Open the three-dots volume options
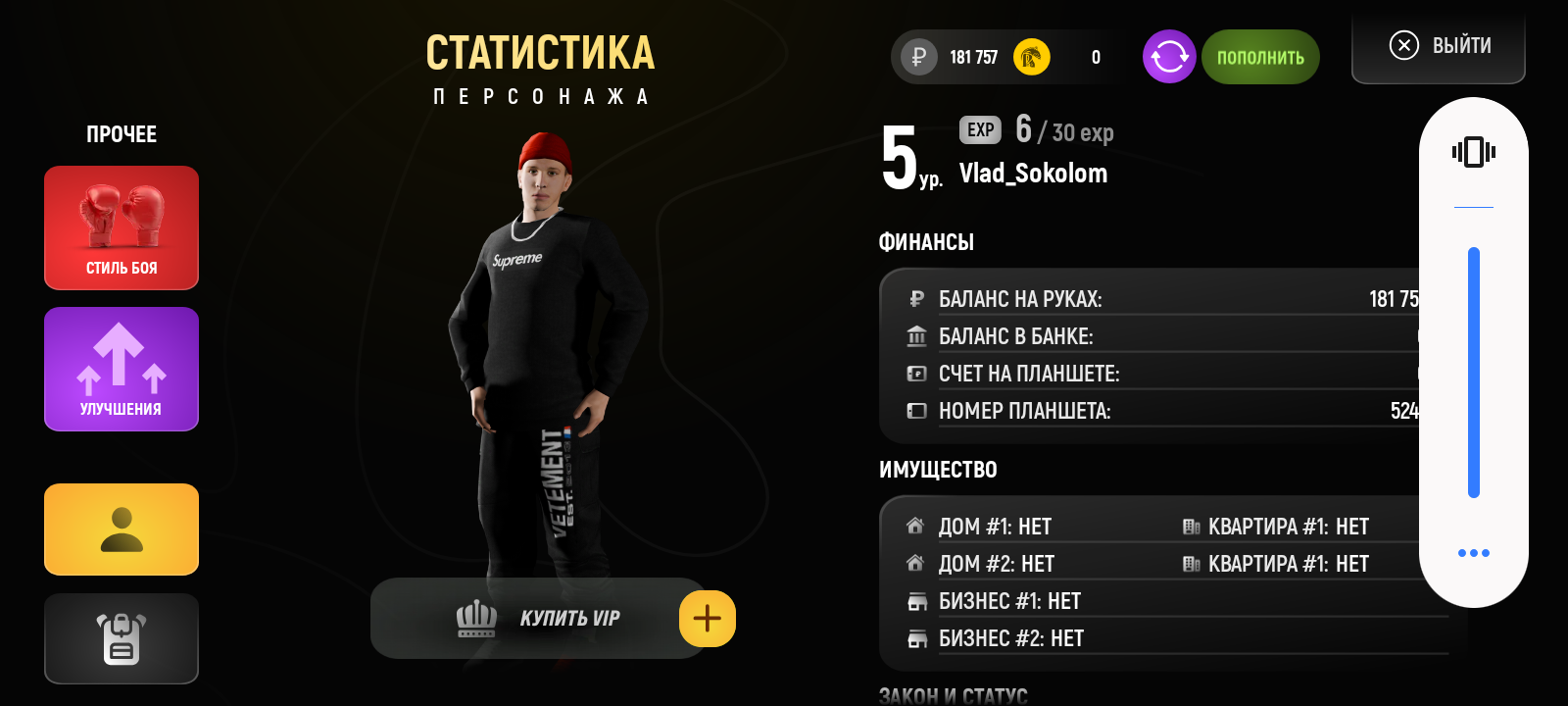This screenshot has height=706, width=1568. click(x=1473, y=553)
